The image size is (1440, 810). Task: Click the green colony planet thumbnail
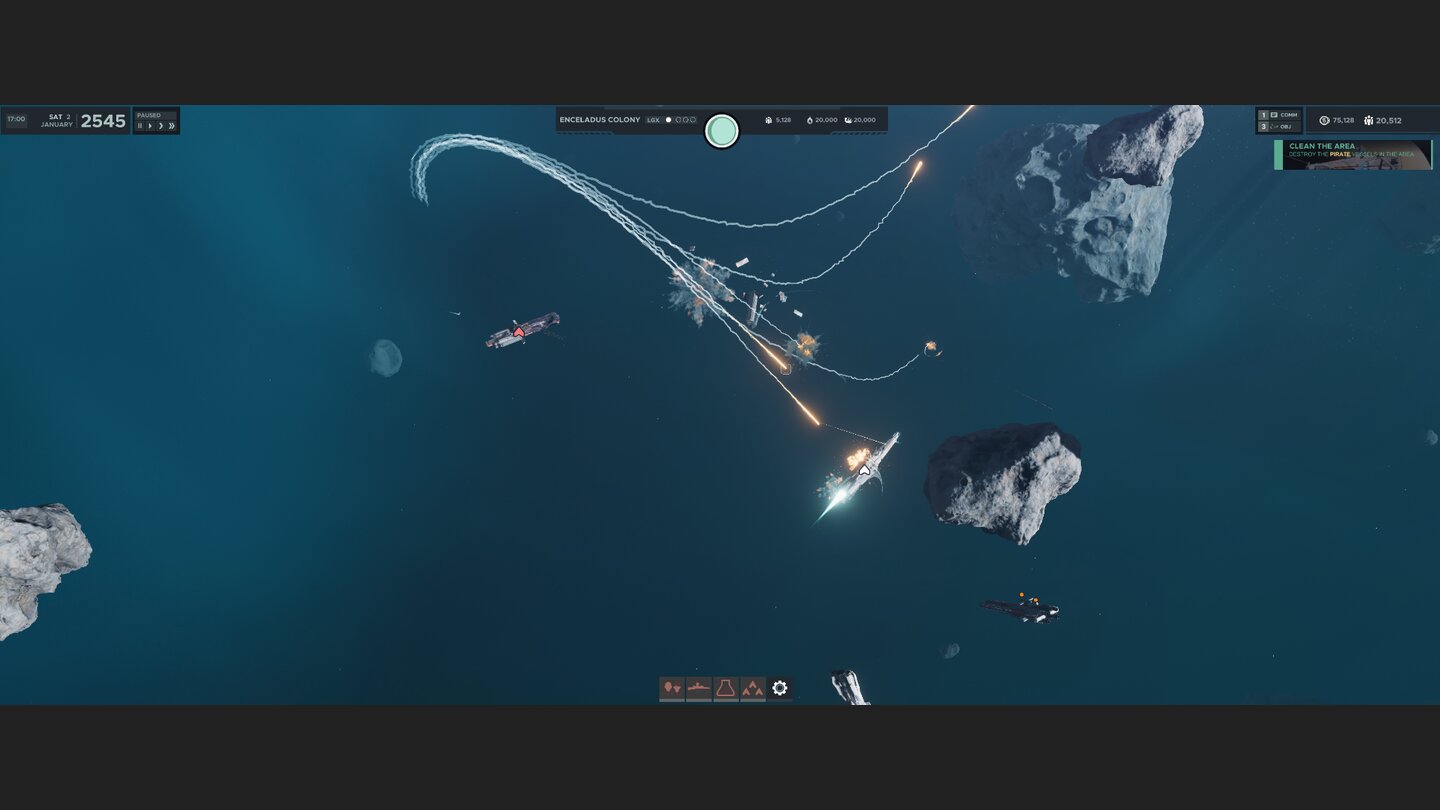pos(722,131)
